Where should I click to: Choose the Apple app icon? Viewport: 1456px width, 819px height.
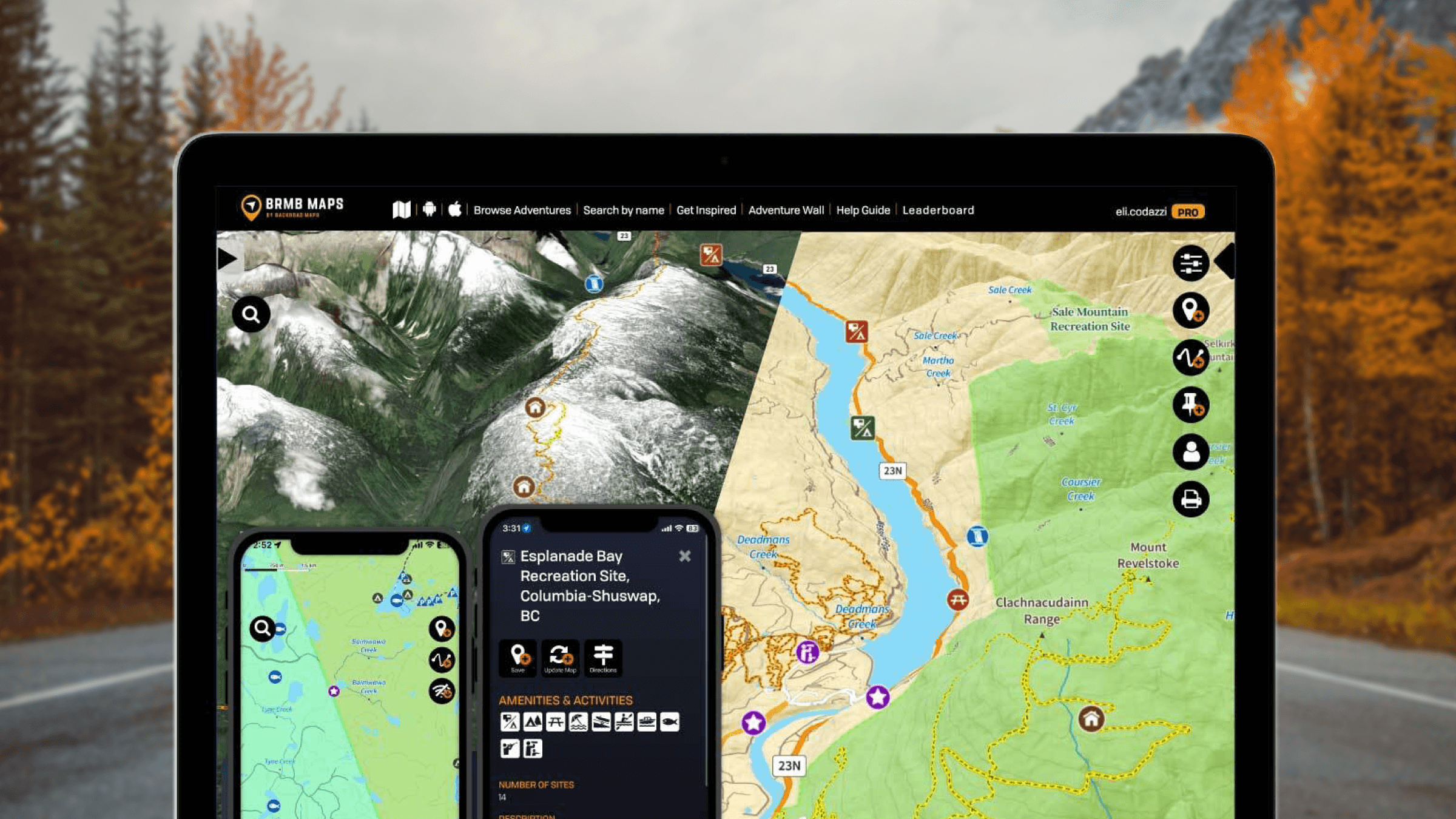pyautogui.click(x=455, y=210)
